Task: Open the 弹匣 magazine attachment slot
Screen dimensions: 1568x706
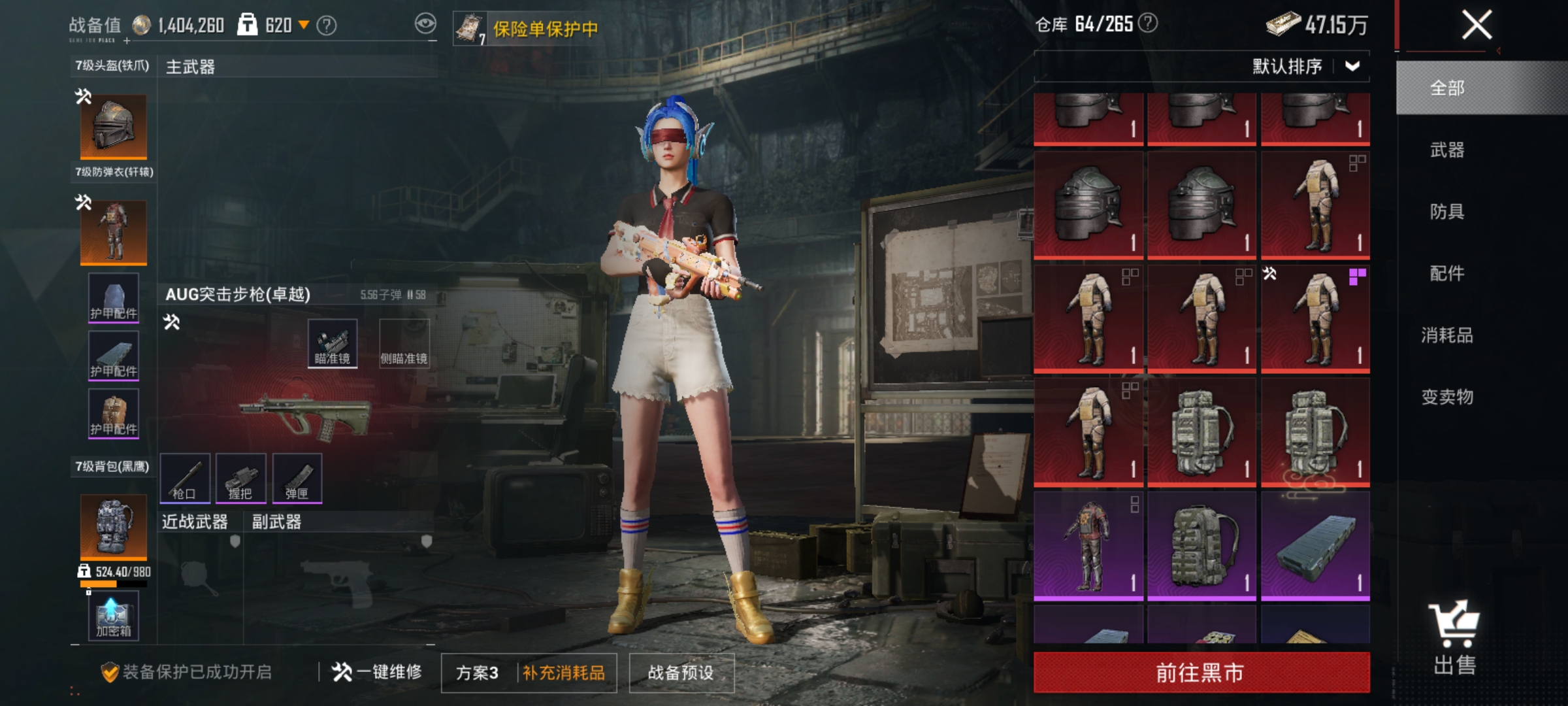Action: 297,479
